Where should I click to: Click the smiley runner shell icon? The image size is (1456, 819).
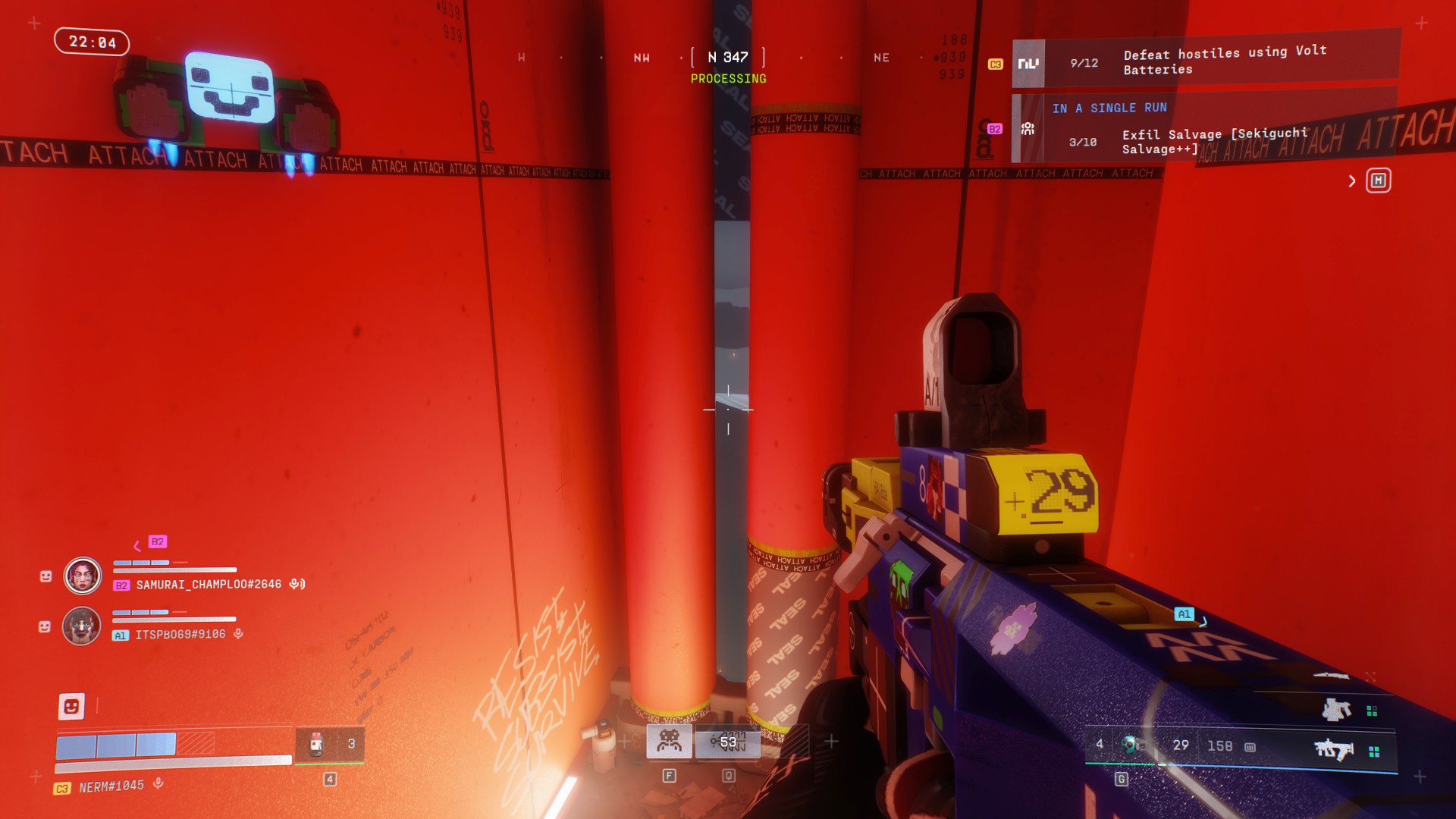[71, 706]
